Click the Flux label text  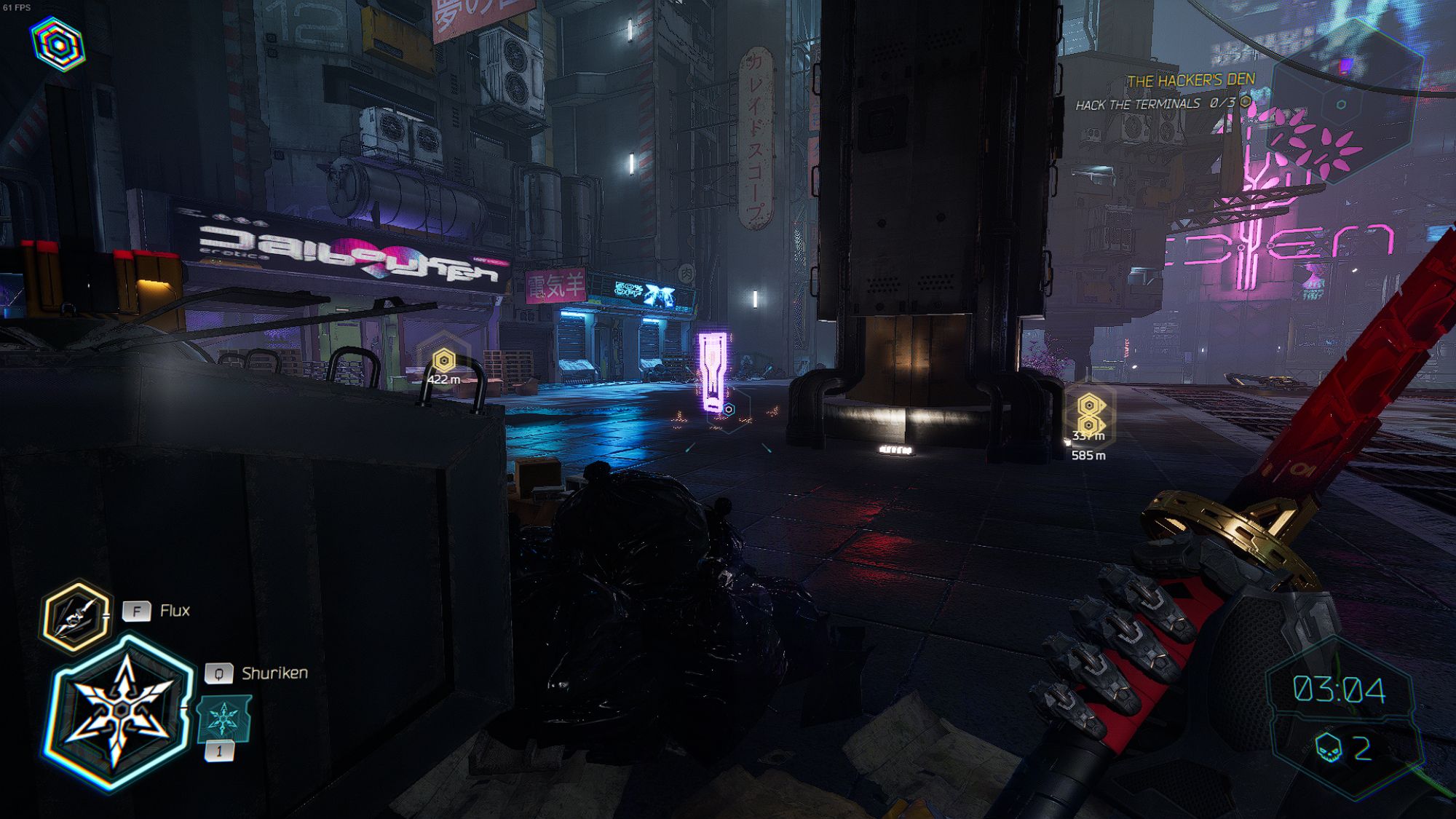click(x=175, y=612)
